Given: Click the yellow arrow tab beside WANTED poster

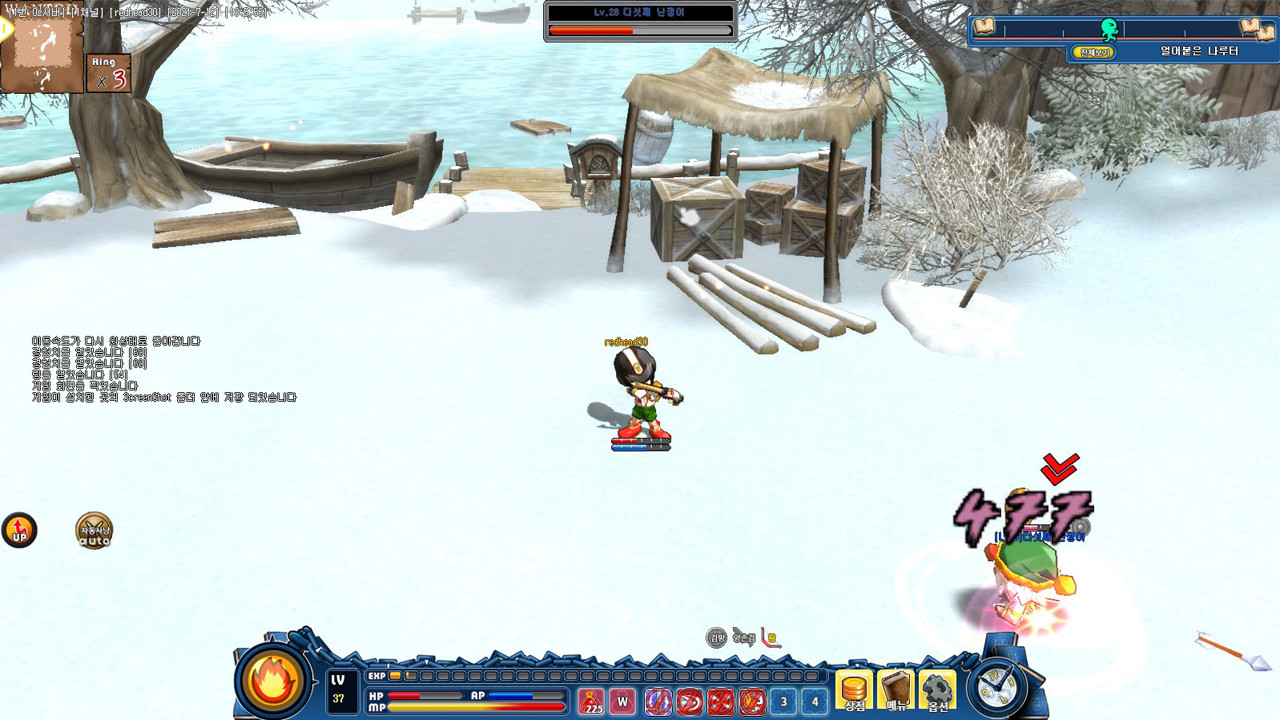Looking at the screenshot, I should (5, 29).
